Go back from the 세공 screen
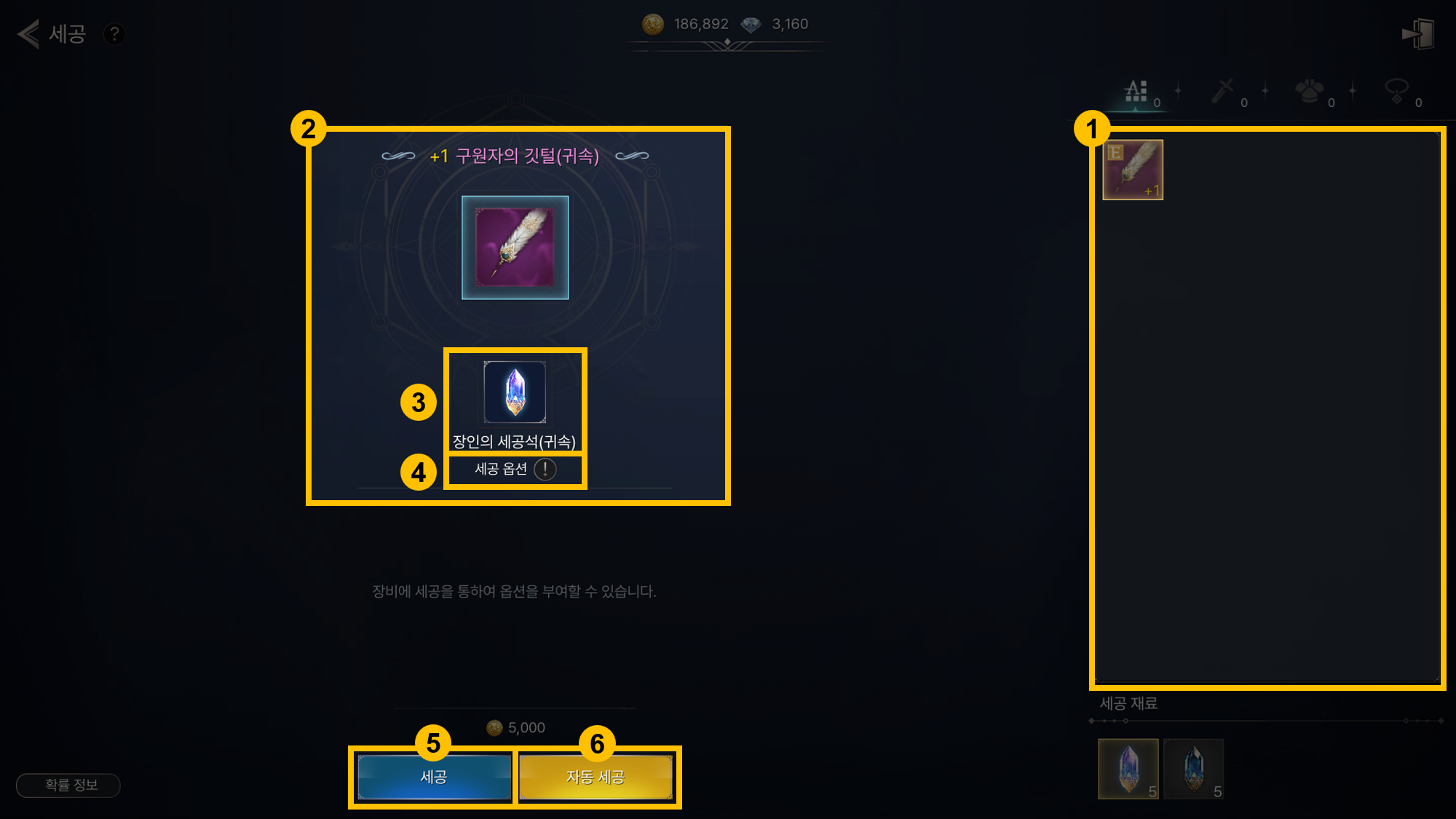 [28, 34]
